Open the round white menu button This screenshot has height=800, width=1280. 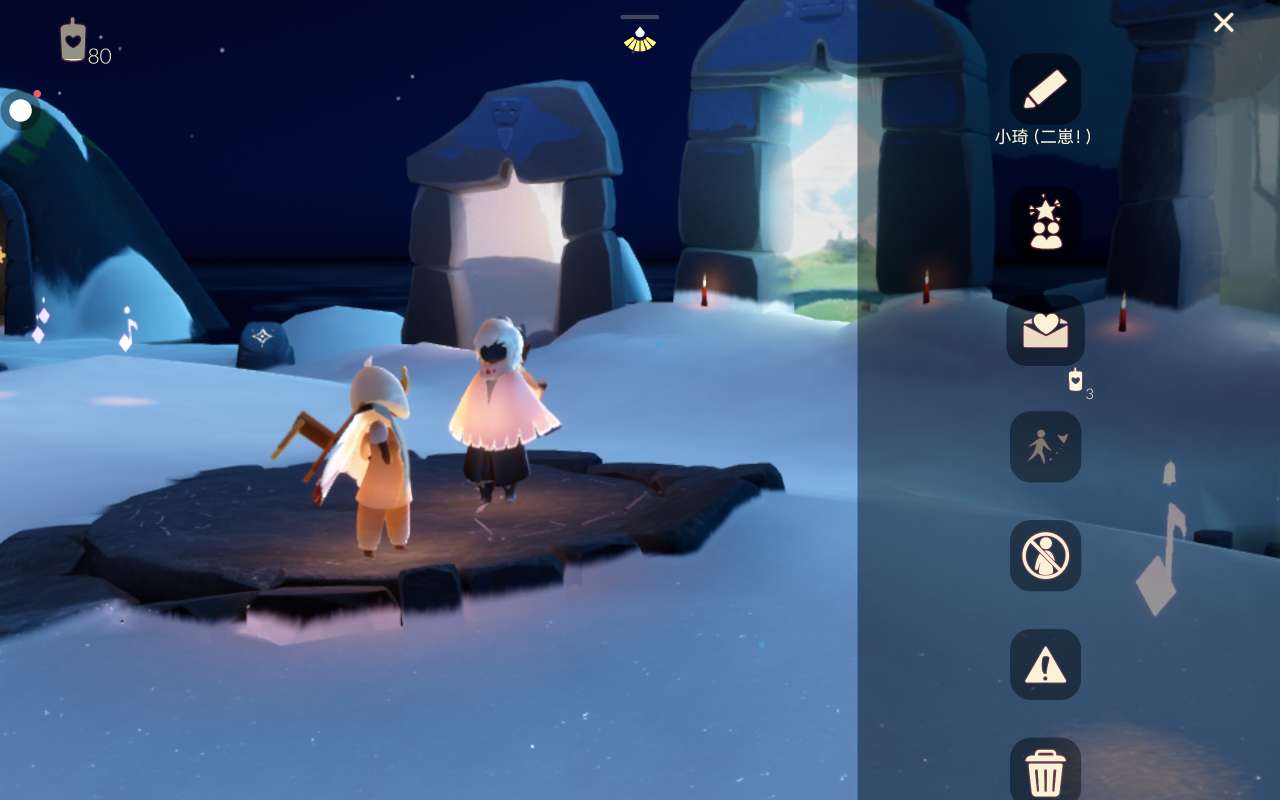[21, 110]
